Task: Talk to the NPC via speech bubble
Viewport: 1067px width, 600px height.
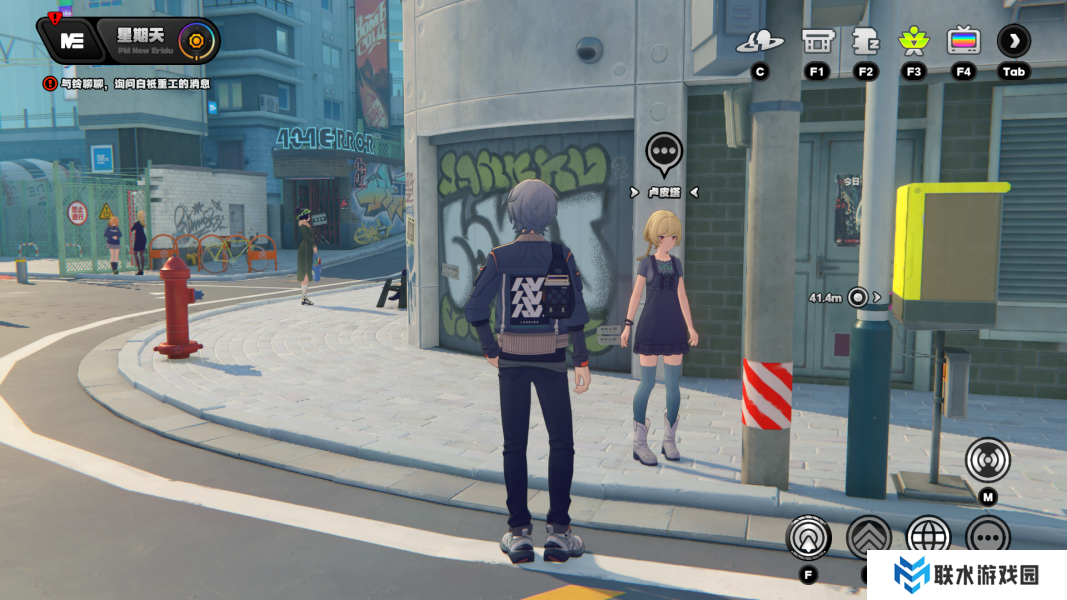Action: (664, 152)
